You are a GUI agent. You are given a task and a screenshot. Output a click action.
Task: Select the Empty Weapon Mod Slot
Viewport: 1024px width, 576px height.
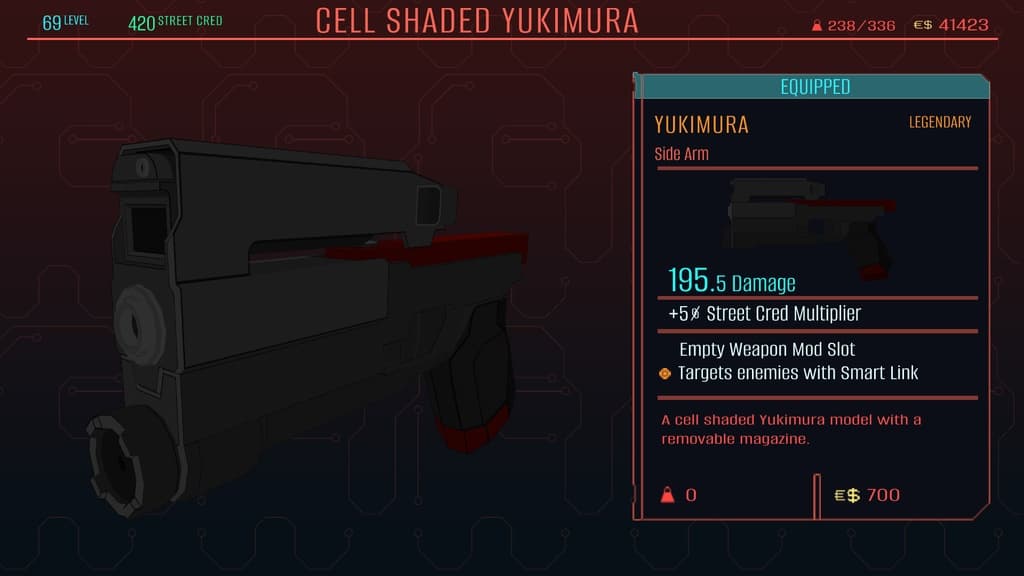(x=767, y=350)
